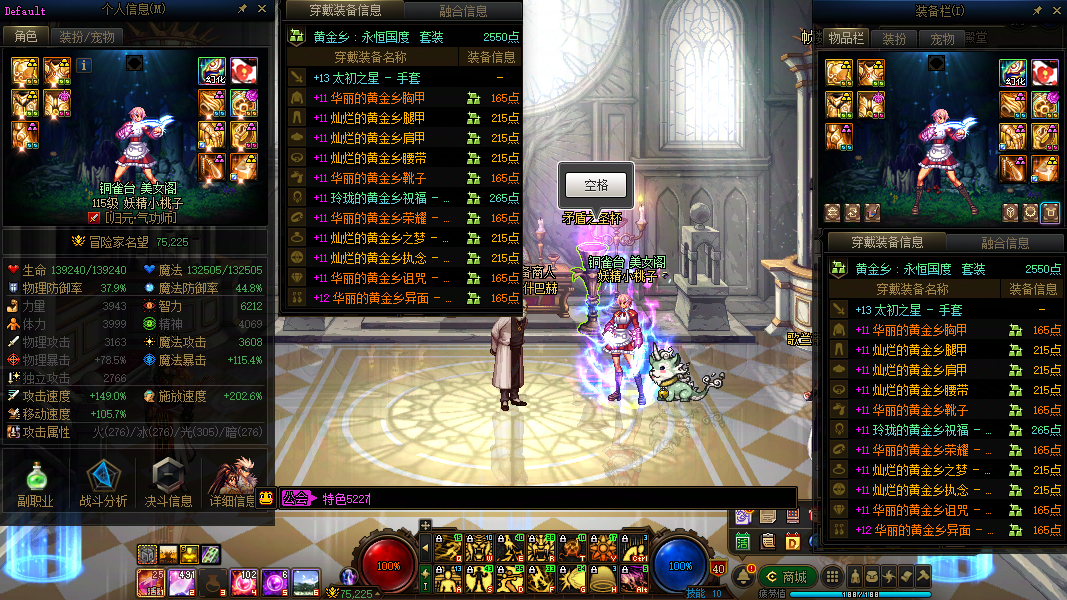Show 详细信息 detailed character info
The width and height of the screenshot is (1067, 600).
point(233,483)
